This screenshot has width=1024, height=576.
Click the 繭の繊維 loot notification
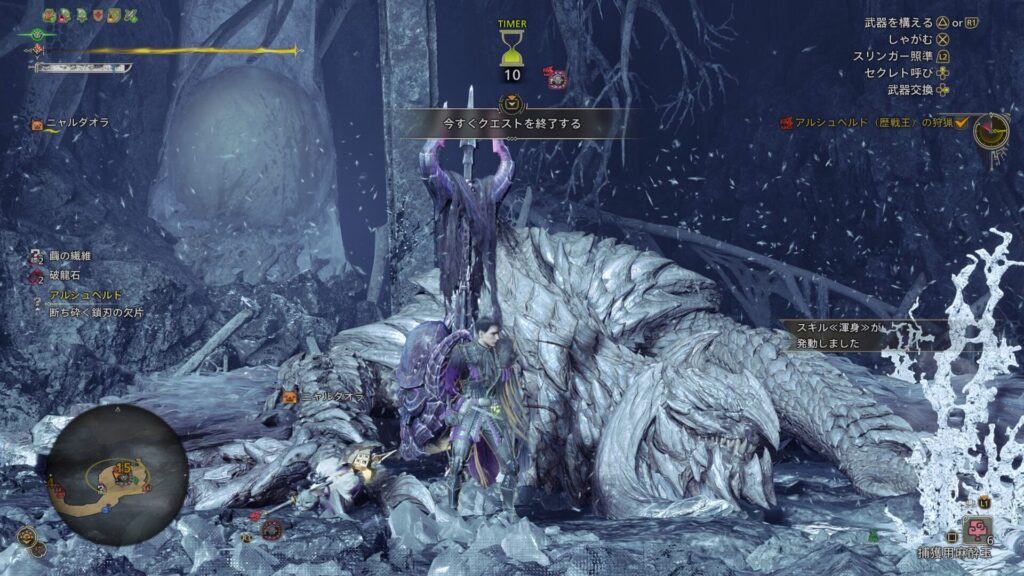click(x=68, y=256)
